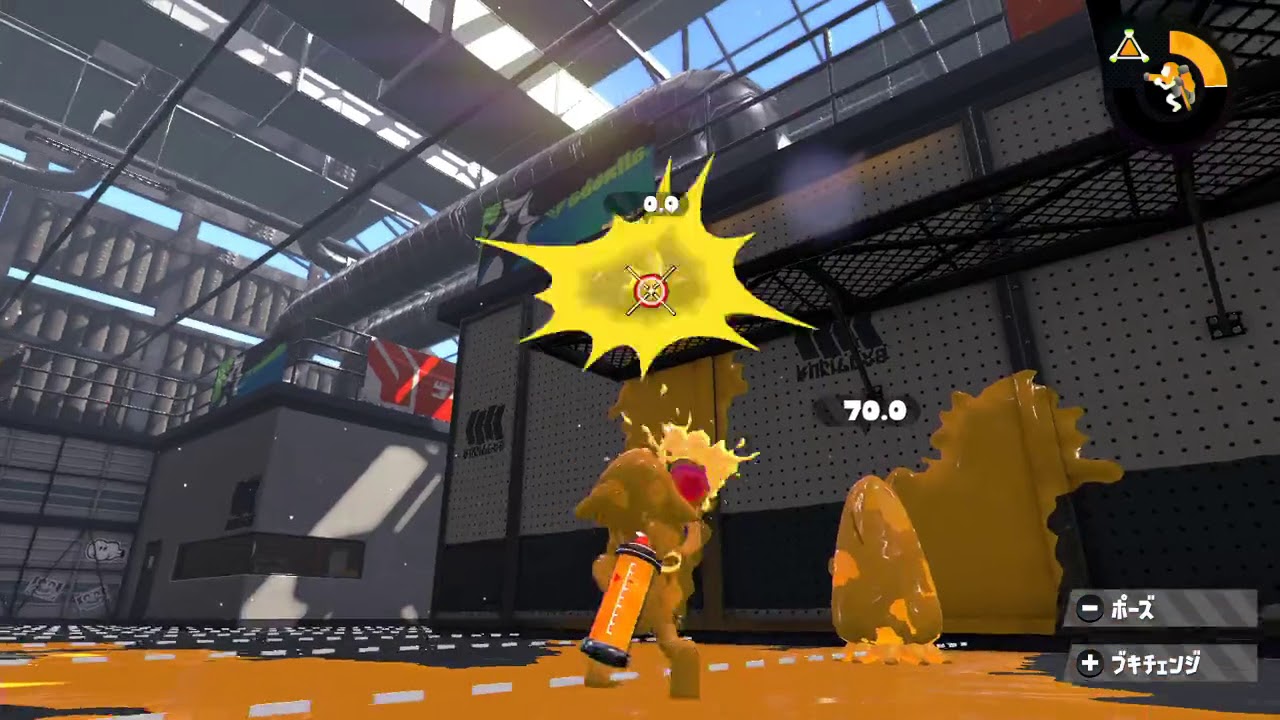Select the crossed-arrows target reticle in the splash

[648, 288]
